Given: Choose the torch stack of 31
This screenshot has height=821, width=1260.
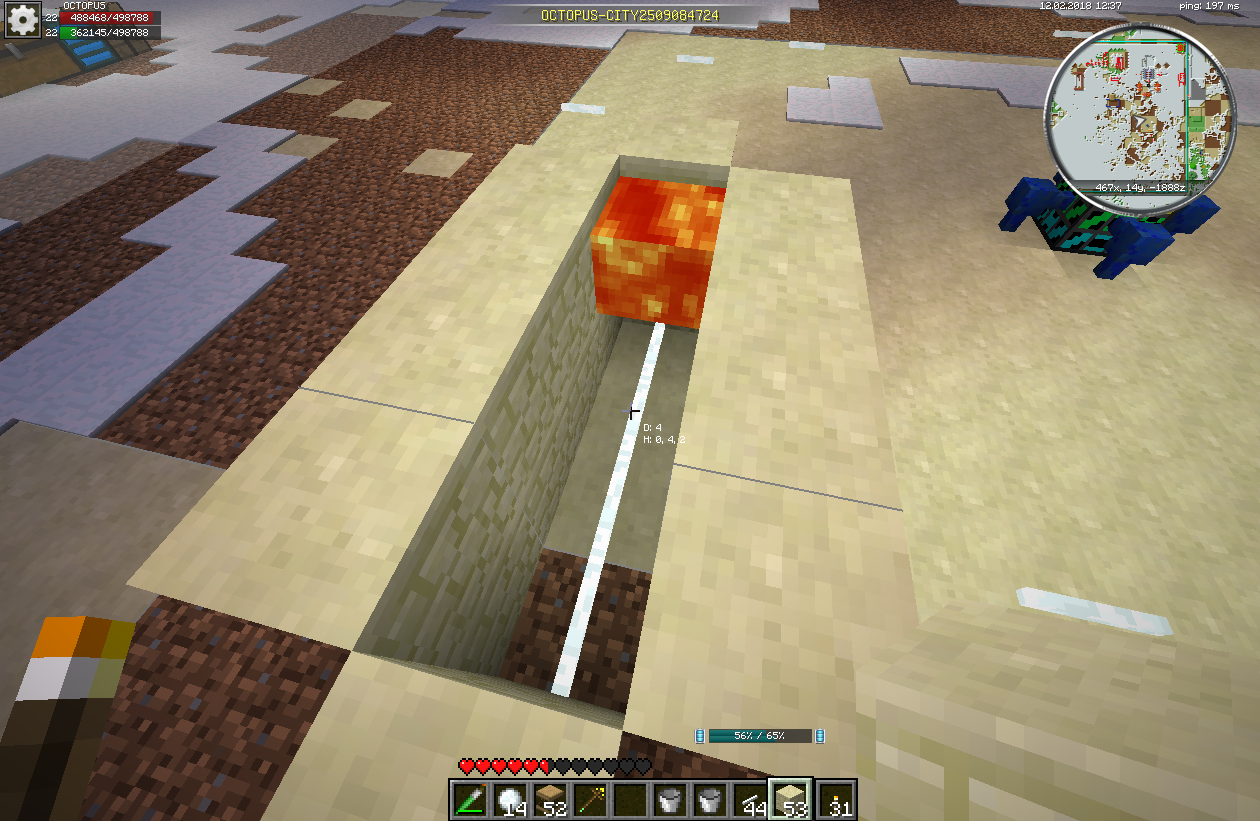Looking at the screenshot, I should [x=836, y=800].
